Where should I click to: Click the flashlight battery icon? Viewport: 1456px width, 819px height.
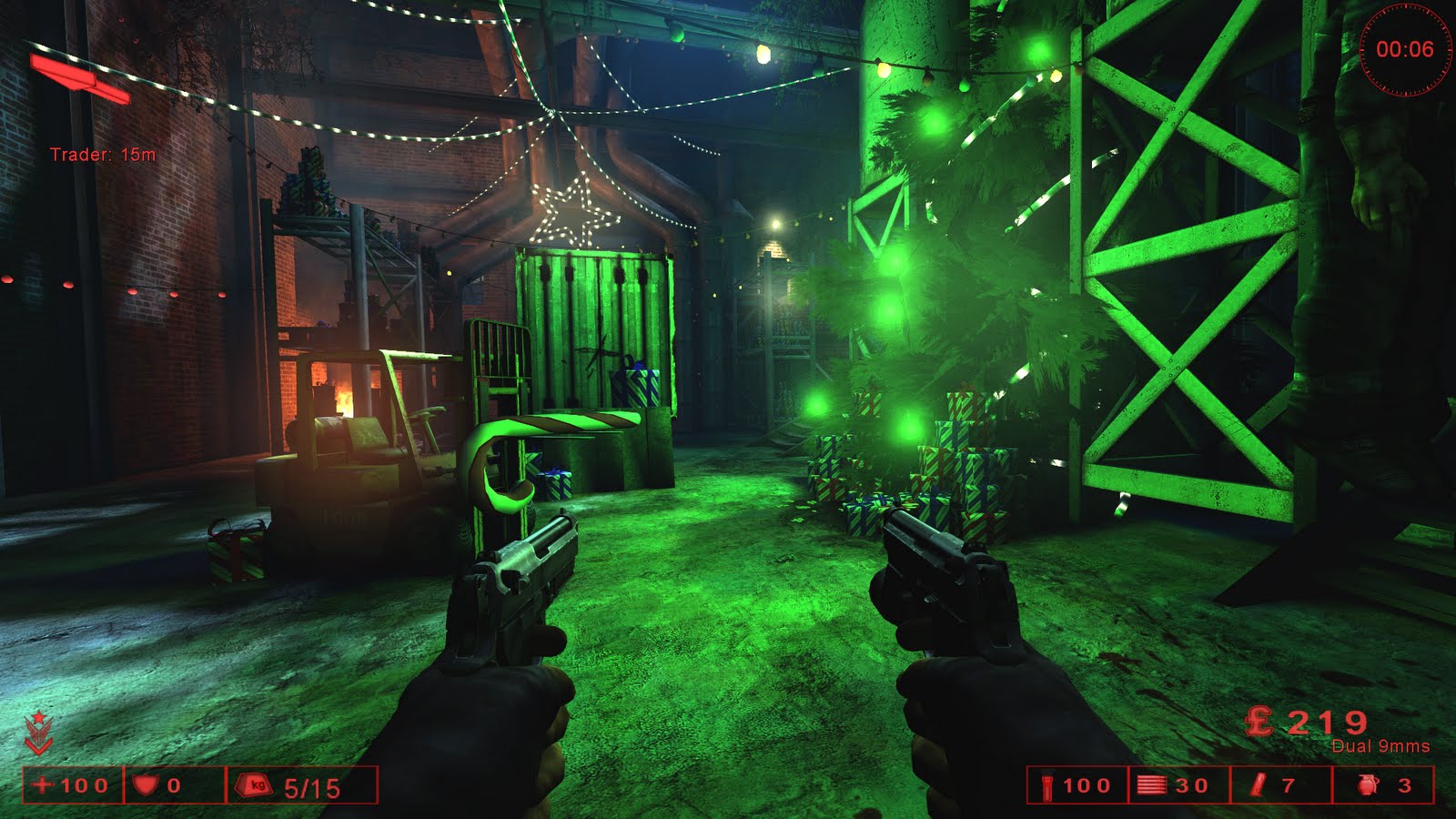[1046, 785]
